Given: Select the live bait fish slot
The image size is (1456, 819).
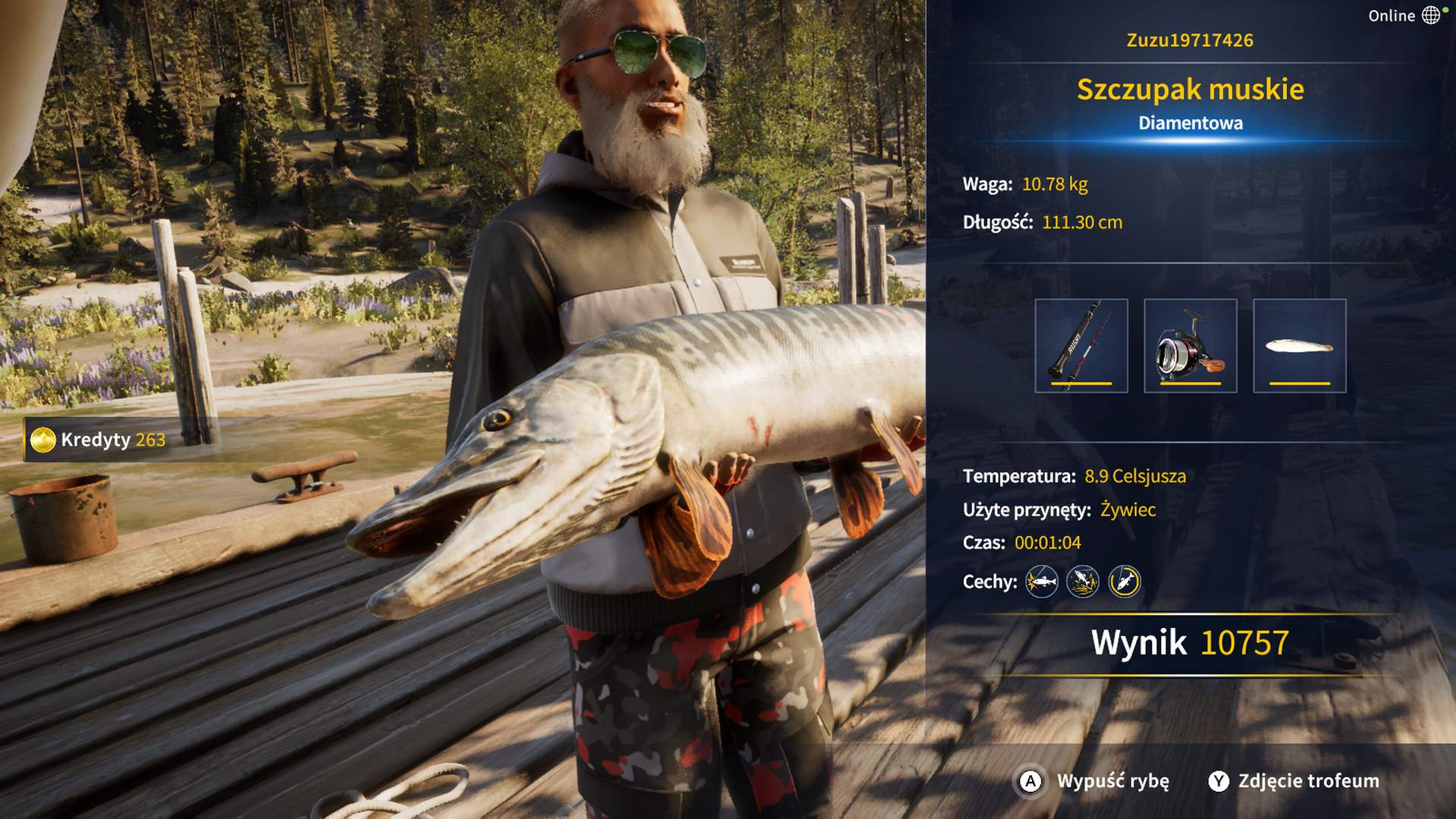Looking at the screenshot, I should pyautogui.click(x=1299, y=346).
